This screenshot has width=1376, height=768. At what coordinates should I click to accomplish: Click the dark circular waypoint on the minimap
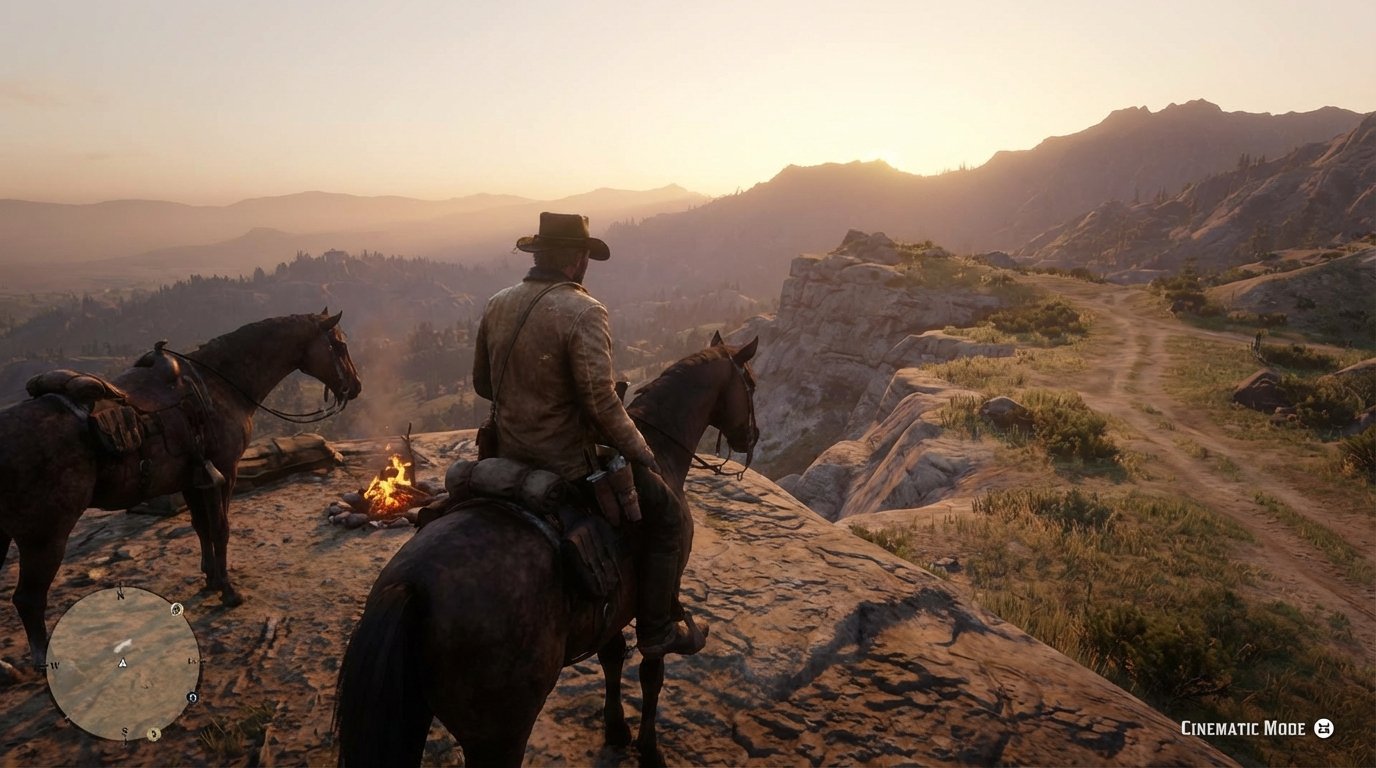193,697
